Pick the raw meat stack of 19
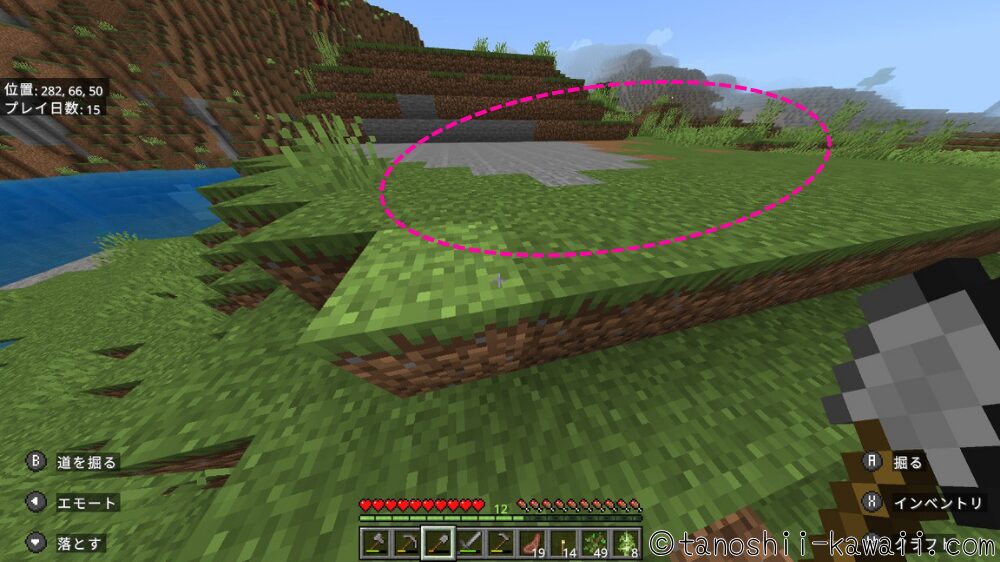 pyautogui.click(x=531, y=543)
